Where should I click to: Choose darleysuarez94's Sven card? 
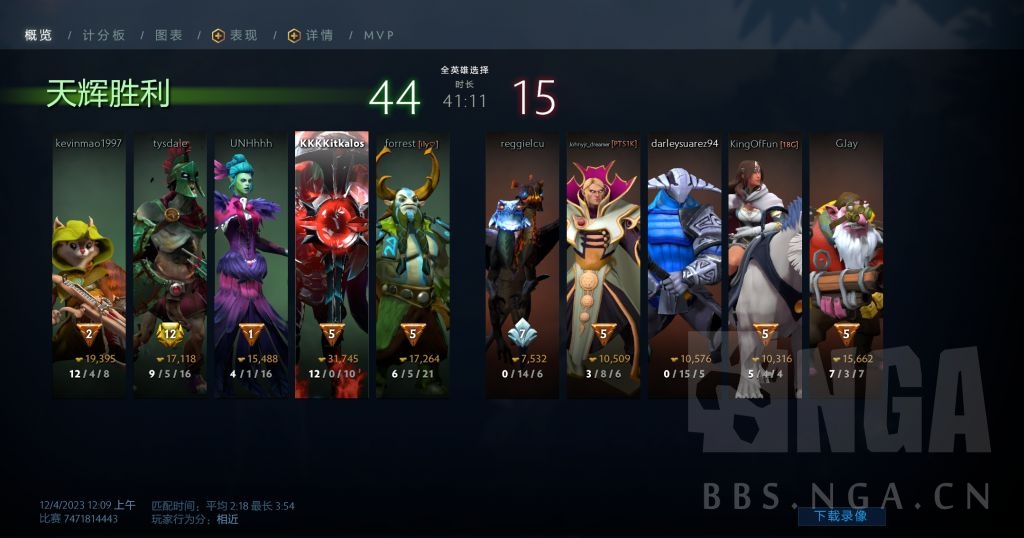click(x=685, y=265)
